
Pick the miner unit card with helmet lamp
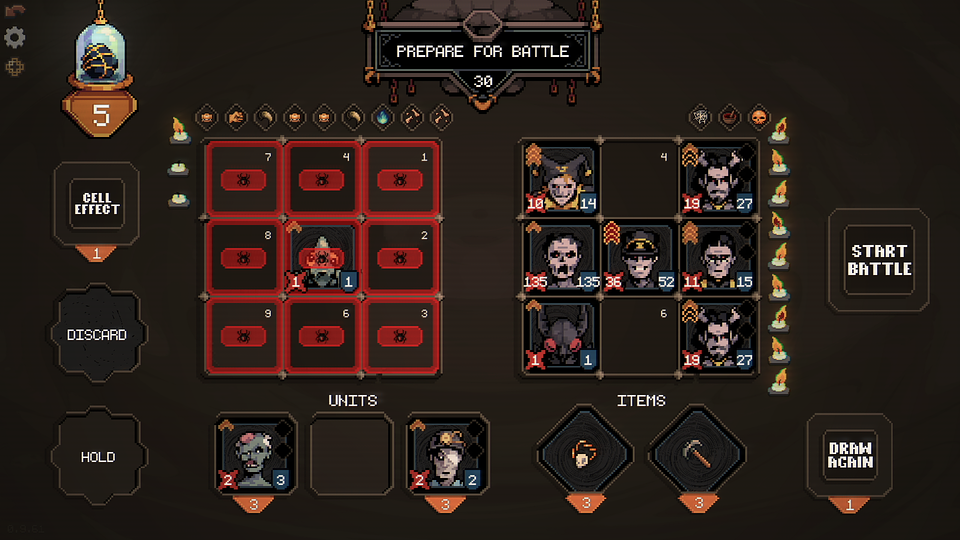pyautogui.click(x=445, y=455)
